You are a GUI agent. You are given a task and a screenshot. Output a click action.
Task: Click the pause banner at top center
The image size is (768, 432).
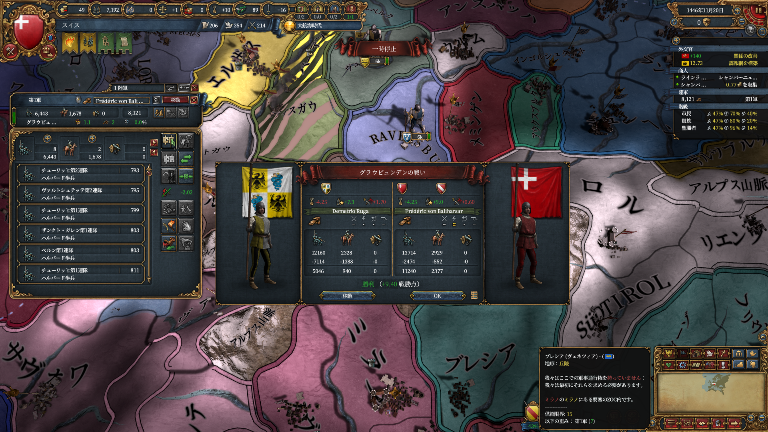[385, 47]
